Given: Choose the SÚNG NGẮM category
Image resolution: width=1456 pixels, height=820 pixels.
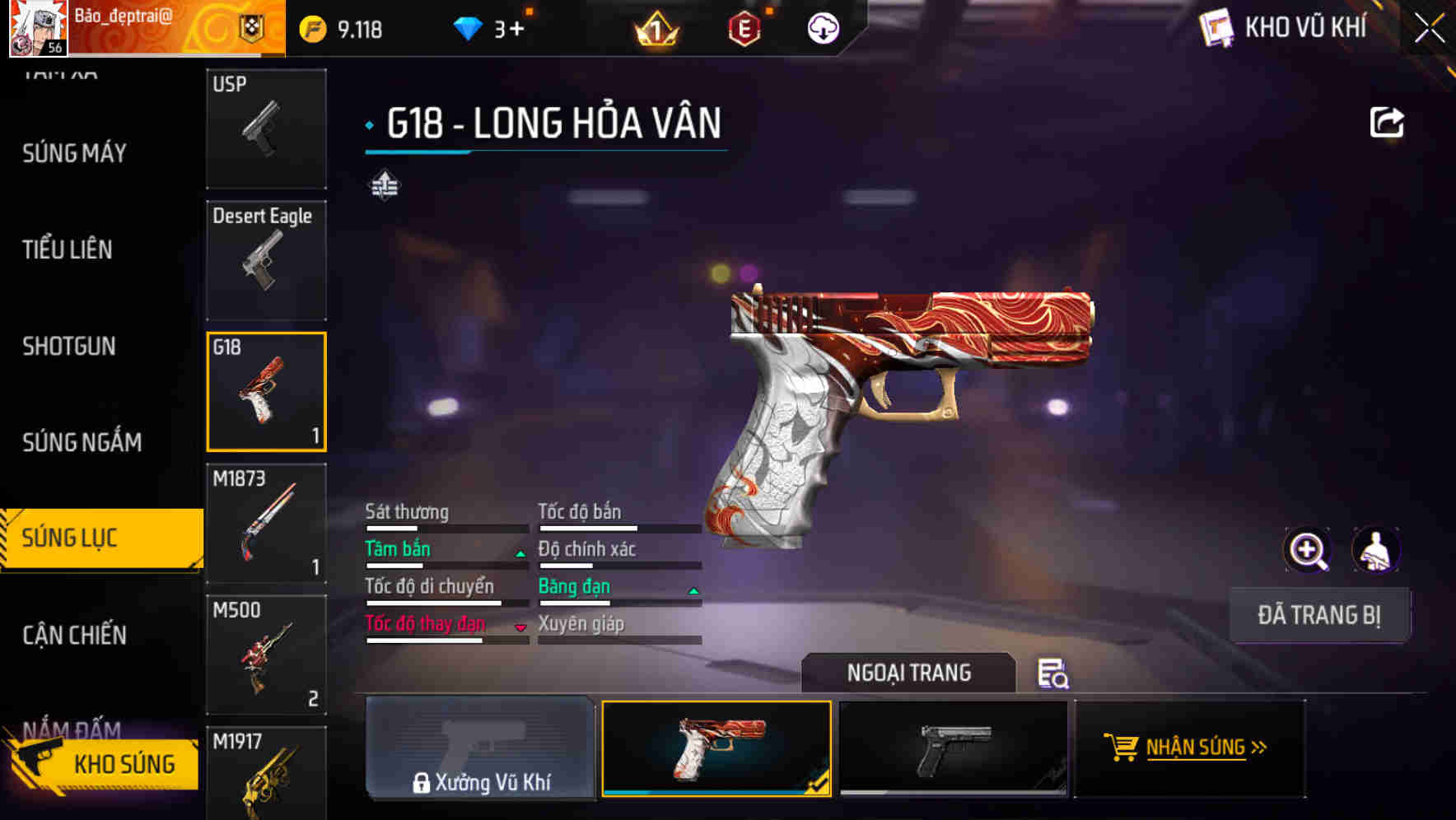Looking at the screenshot, I should coord(82,442).
